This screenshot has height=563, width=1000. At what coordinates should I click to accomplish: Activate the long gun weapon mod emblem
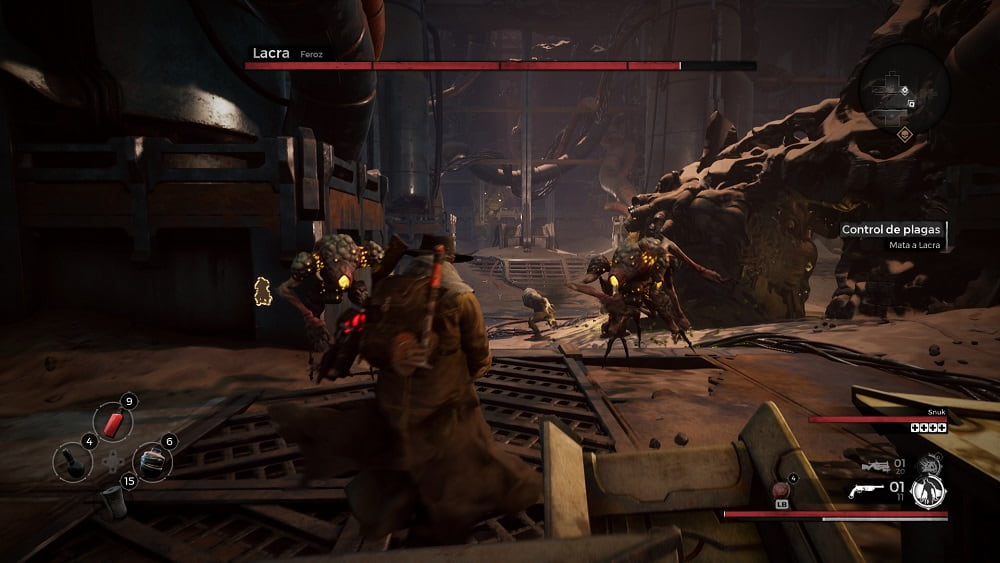(929, 463)
